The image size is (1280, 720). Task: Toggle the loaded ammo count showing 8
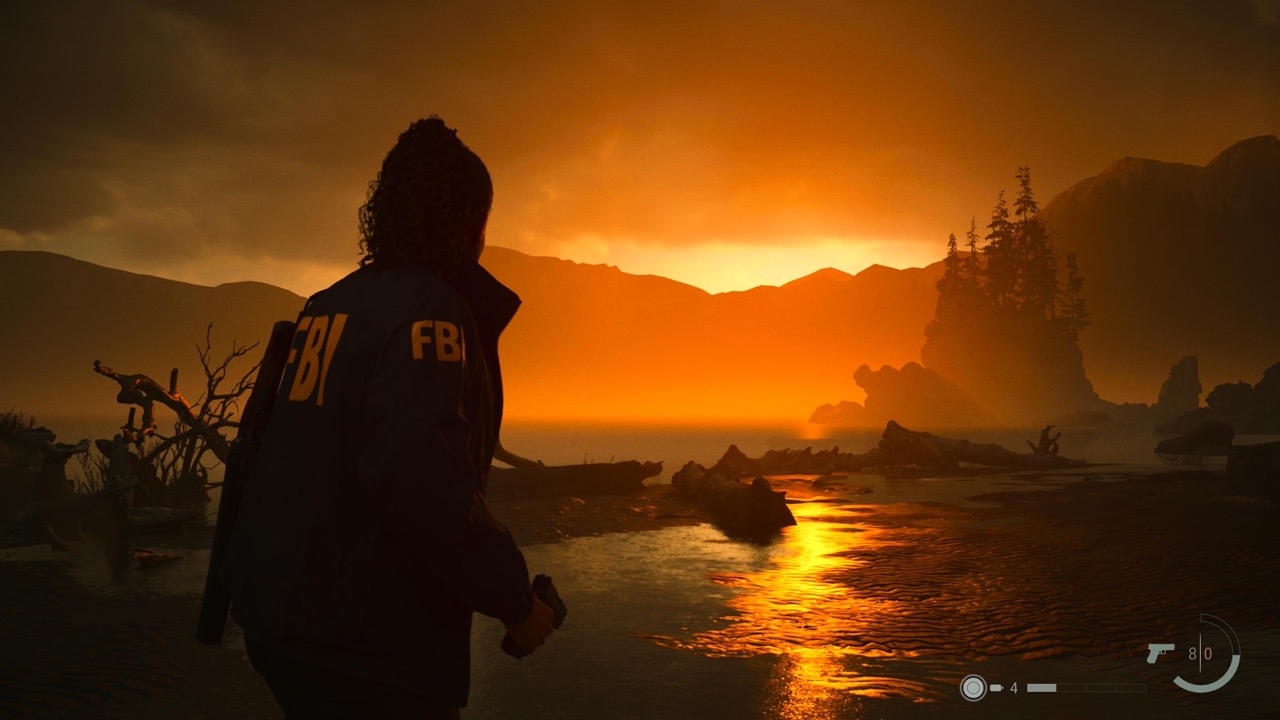click(1192, 651)
